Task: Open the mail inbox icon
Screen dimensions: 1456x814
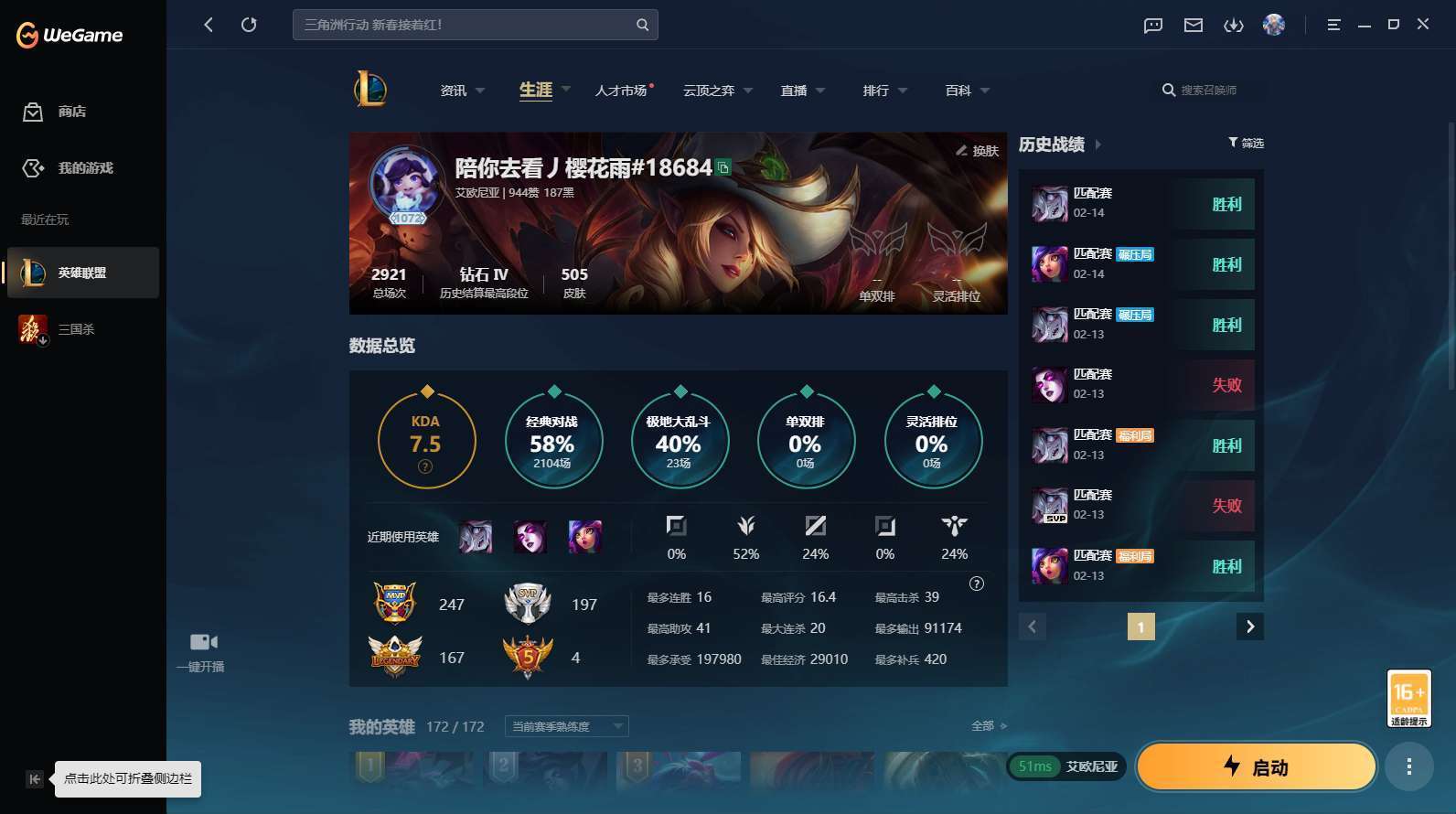Action: pyautogui.click(x=1193, y=26)
